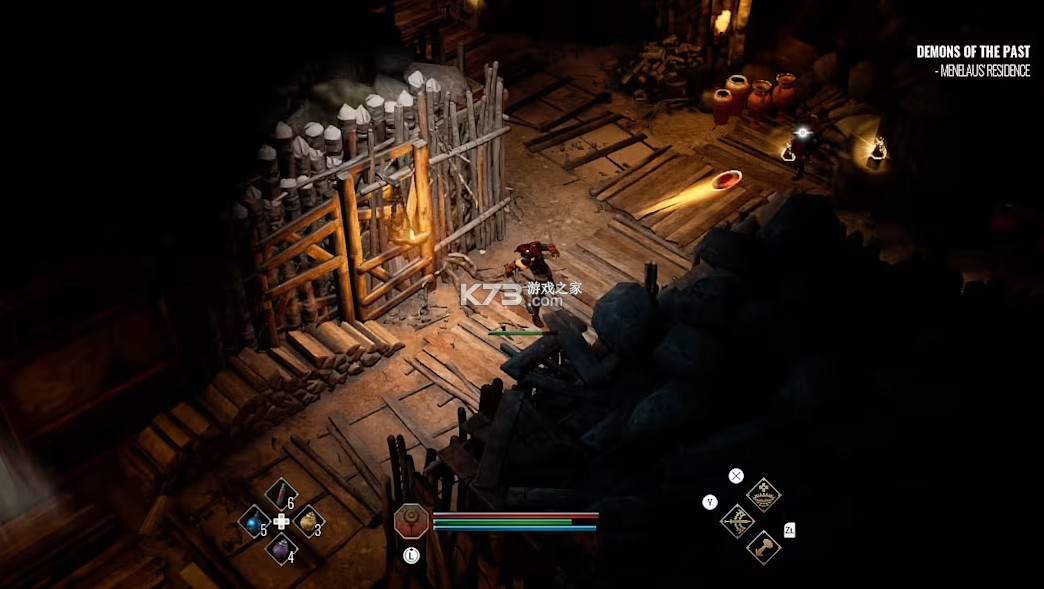
Task: Activate the crown and cross ability
Action: [x=764, y=494]
